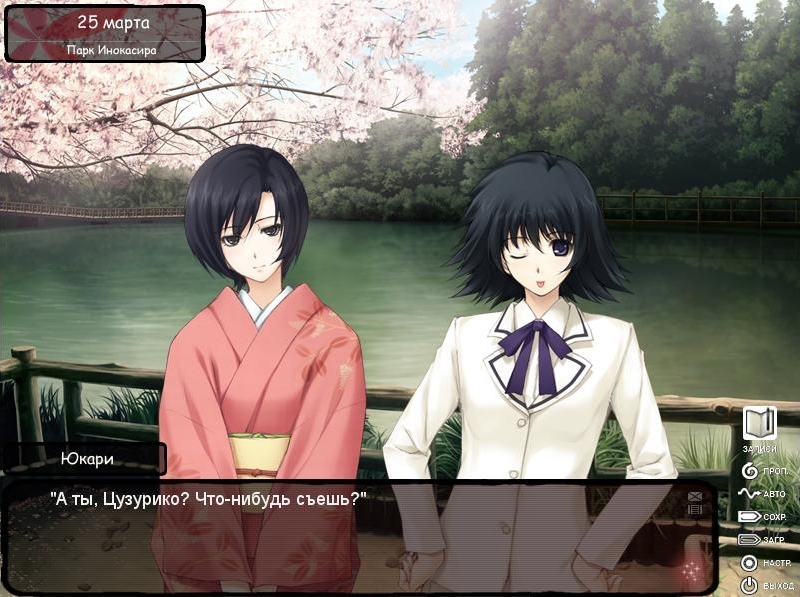Viewport: 800px width, 597px height.
Task: Click the envelope icon in the dialogue box
Action: [695, 496]
